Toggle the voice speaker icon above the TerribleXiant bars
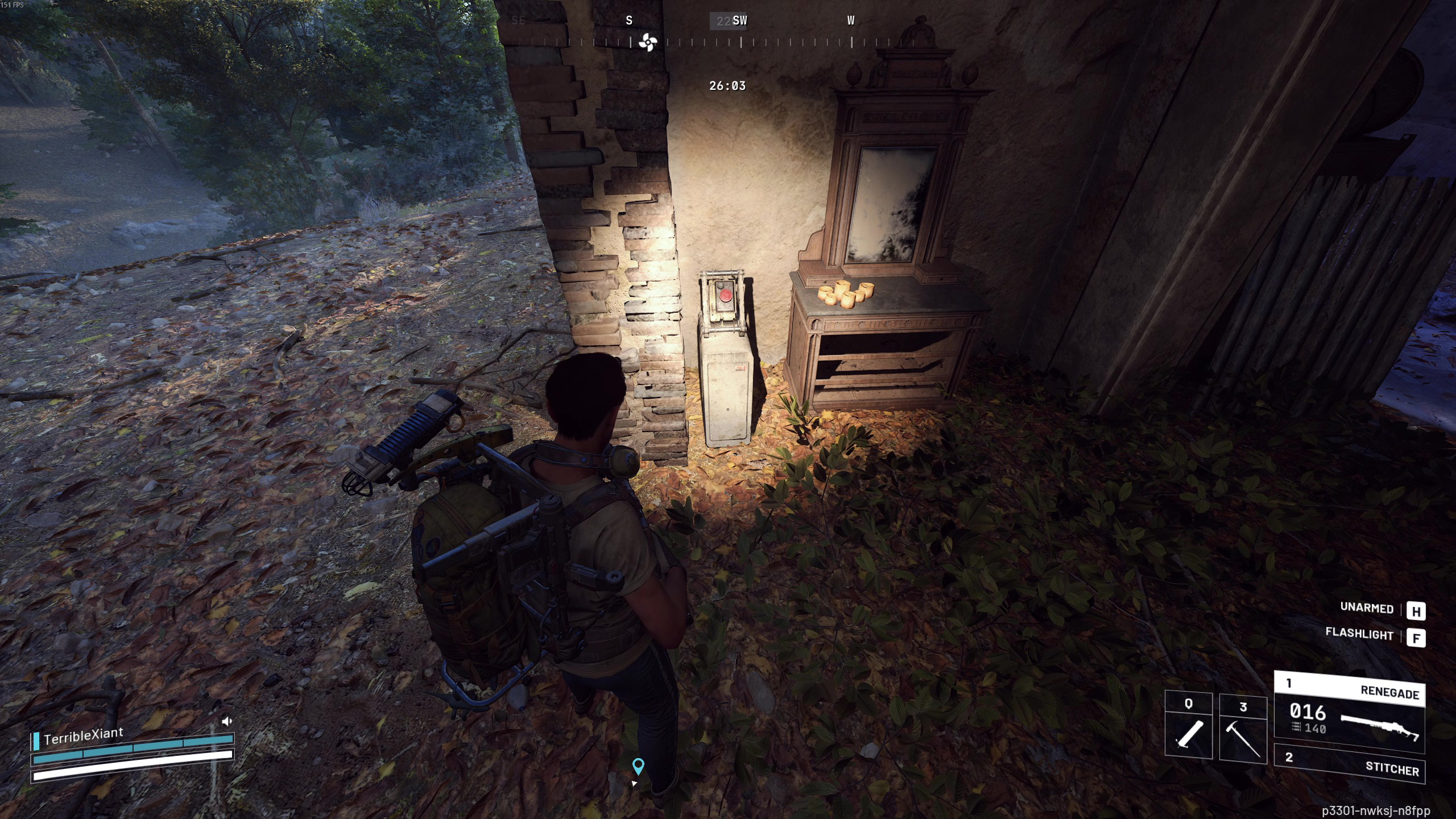Image resolution: width=1456 pixels, height=819 pixels. 226,721
